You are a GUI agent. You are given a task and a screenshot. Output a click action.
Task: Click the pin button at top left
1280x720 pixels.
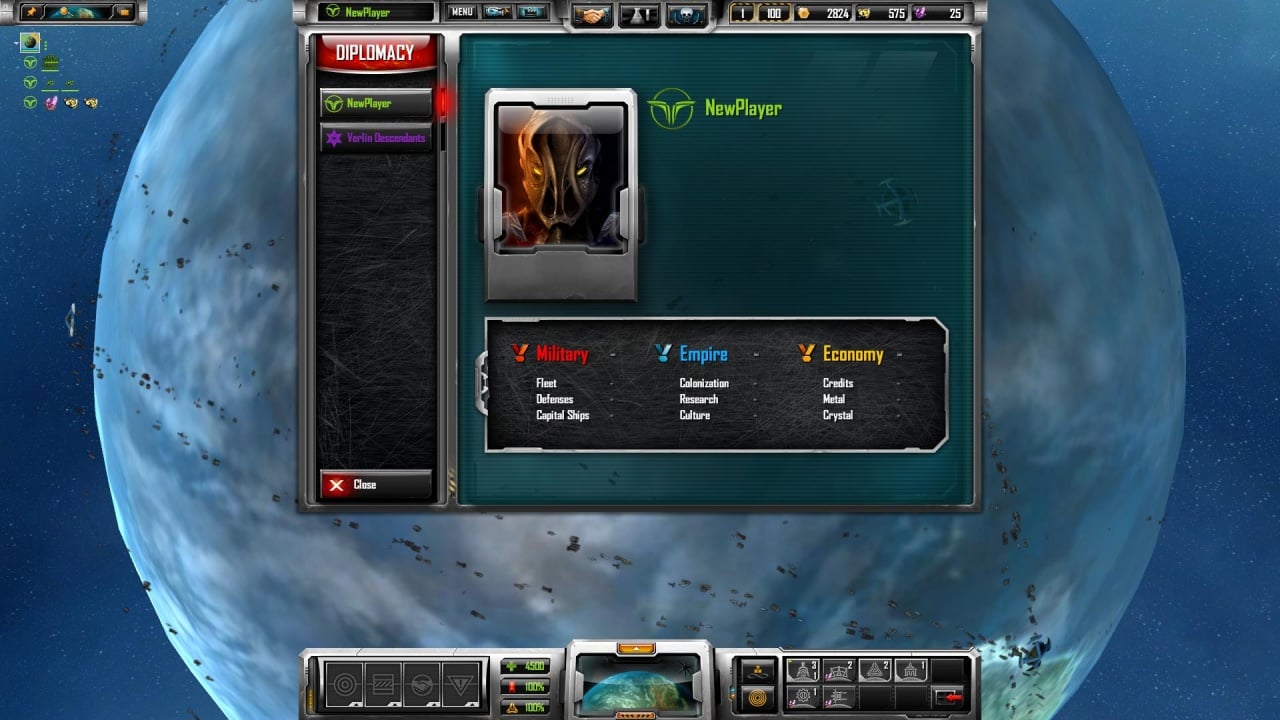[29, 12]
